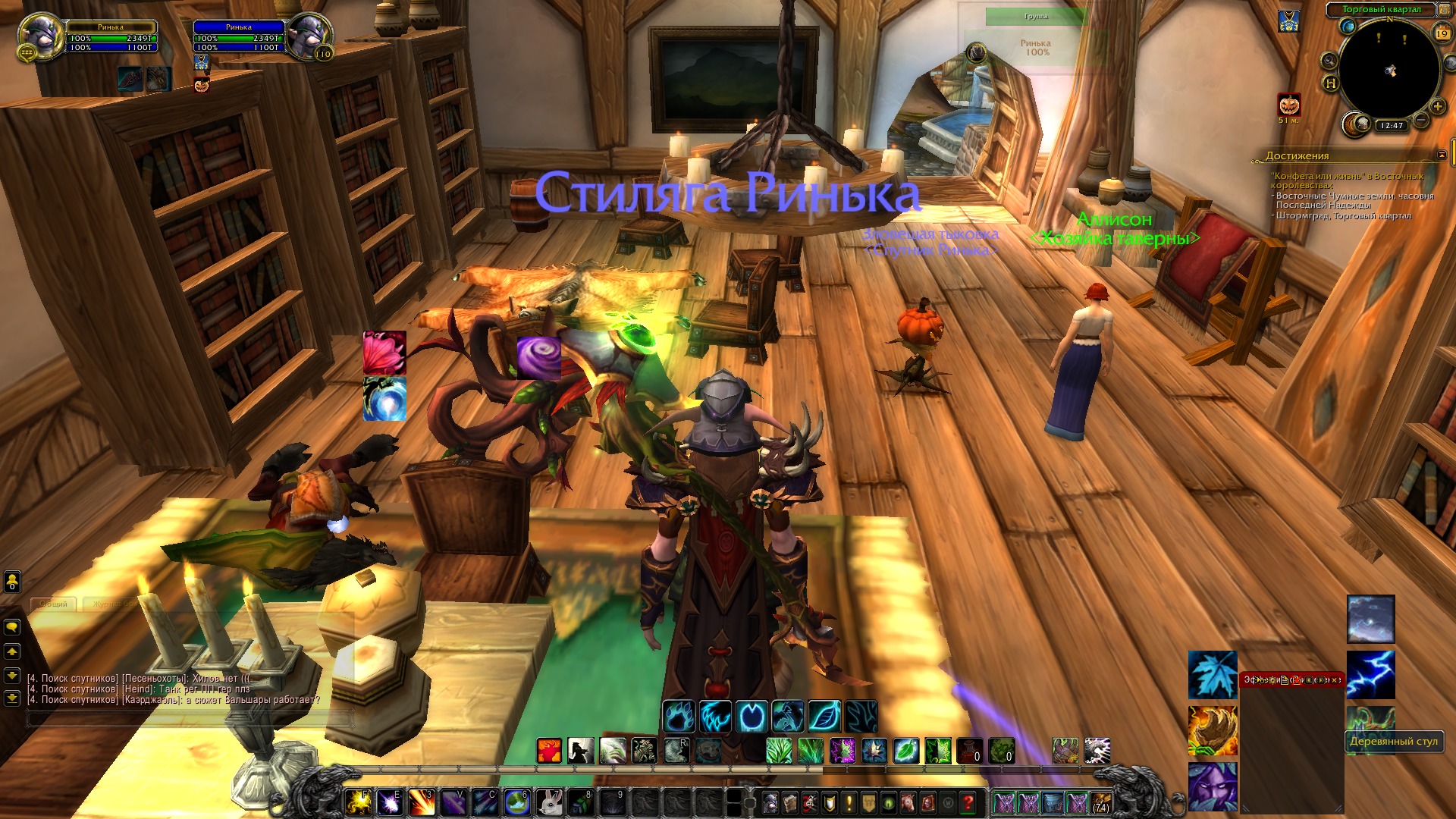Open the yellow exclamation mark micro menu button
1456x819 pixels.
click(x=849, y=802)
